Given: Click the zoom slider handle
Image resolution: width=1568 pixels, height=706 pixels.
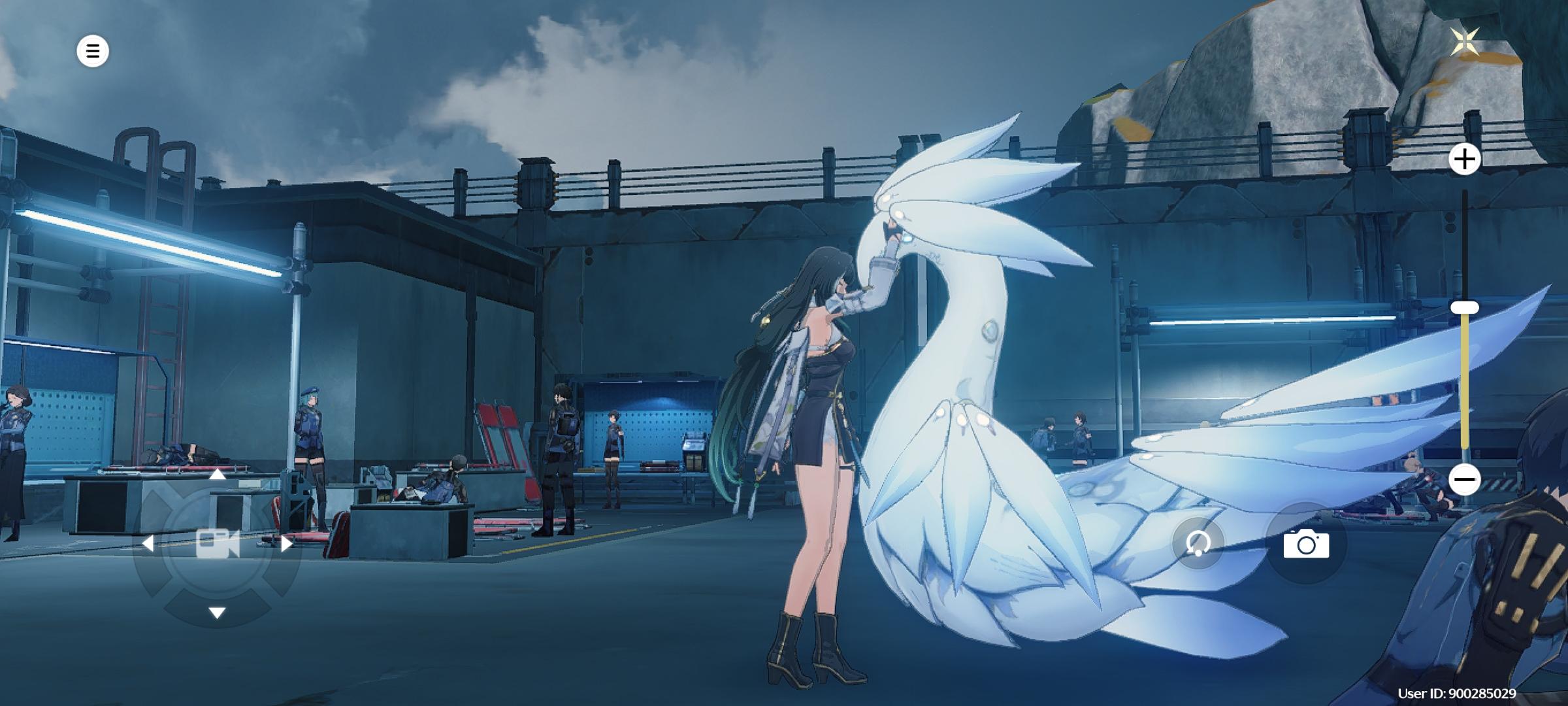Looking at the screenshot, I should tap(1464, 307).
